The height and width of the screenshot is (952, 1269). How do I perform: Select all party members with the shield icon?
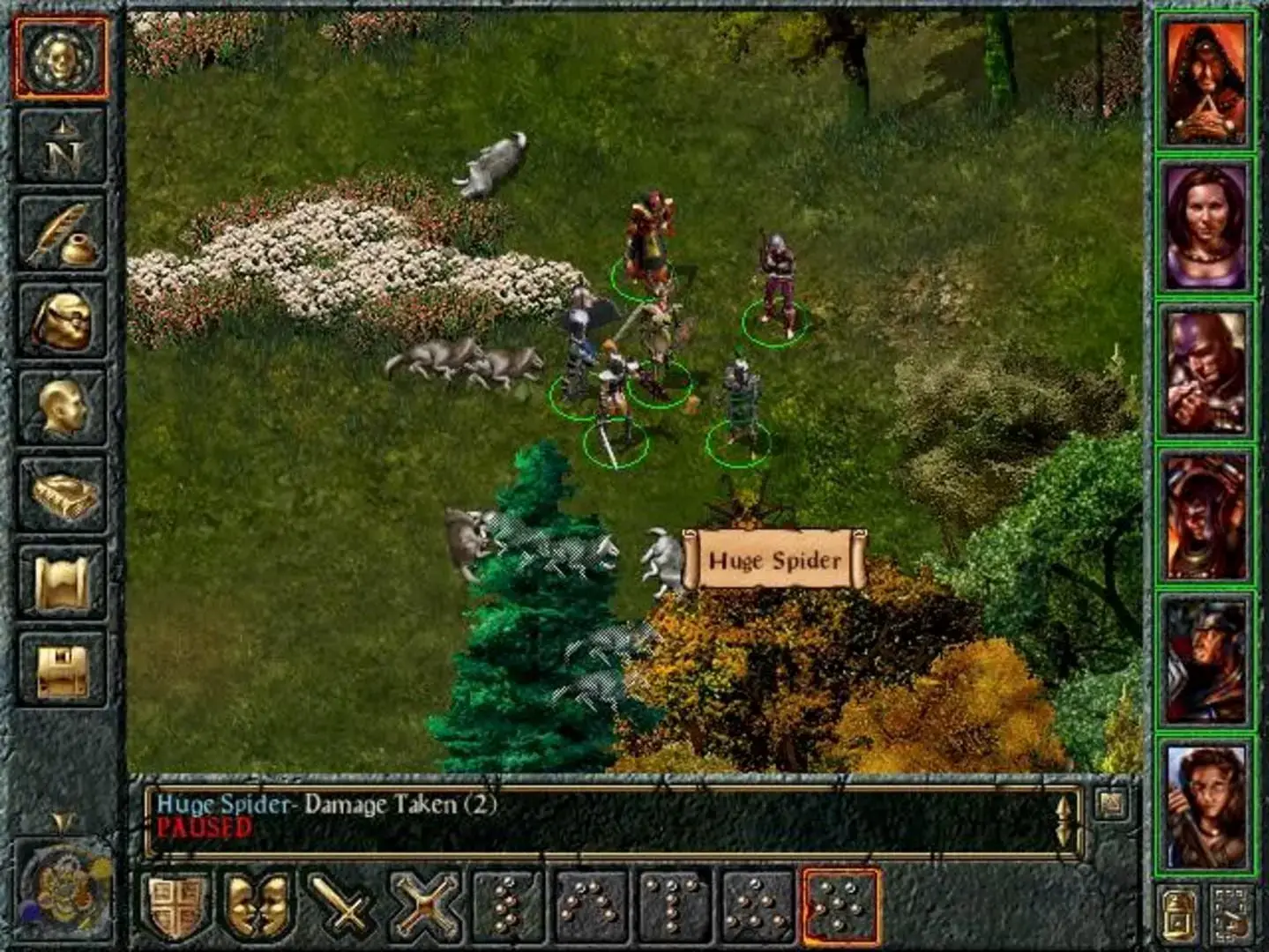coord(175,906)
